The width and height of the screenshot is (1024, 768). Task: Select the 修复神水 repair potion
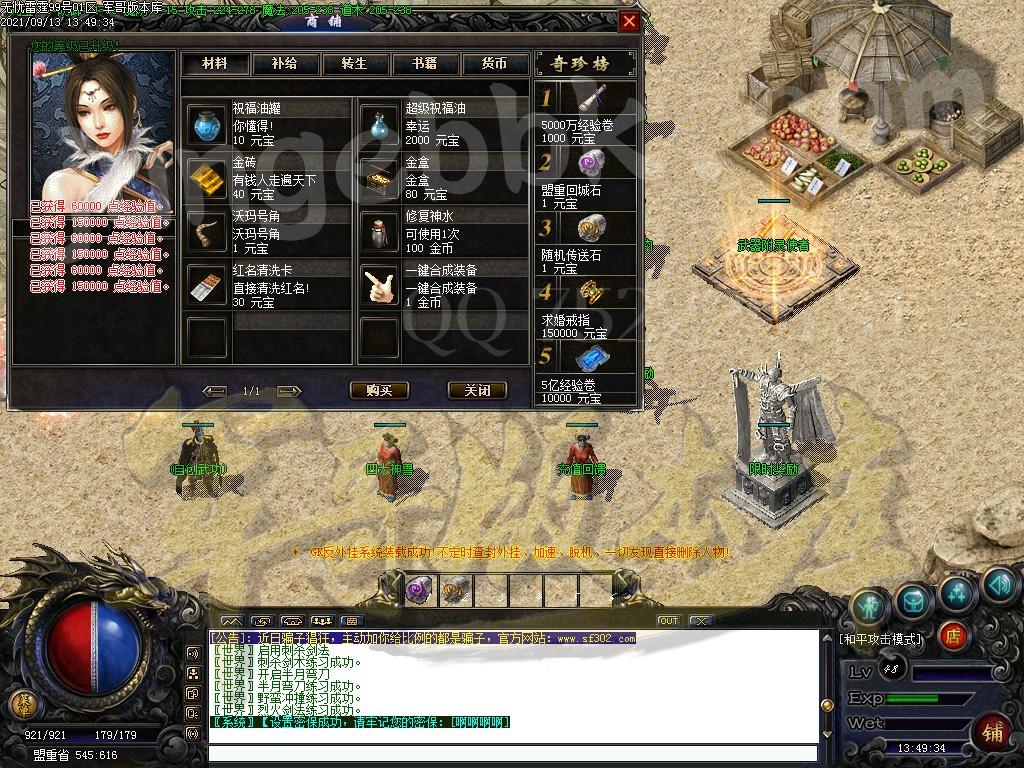(380, 233)
